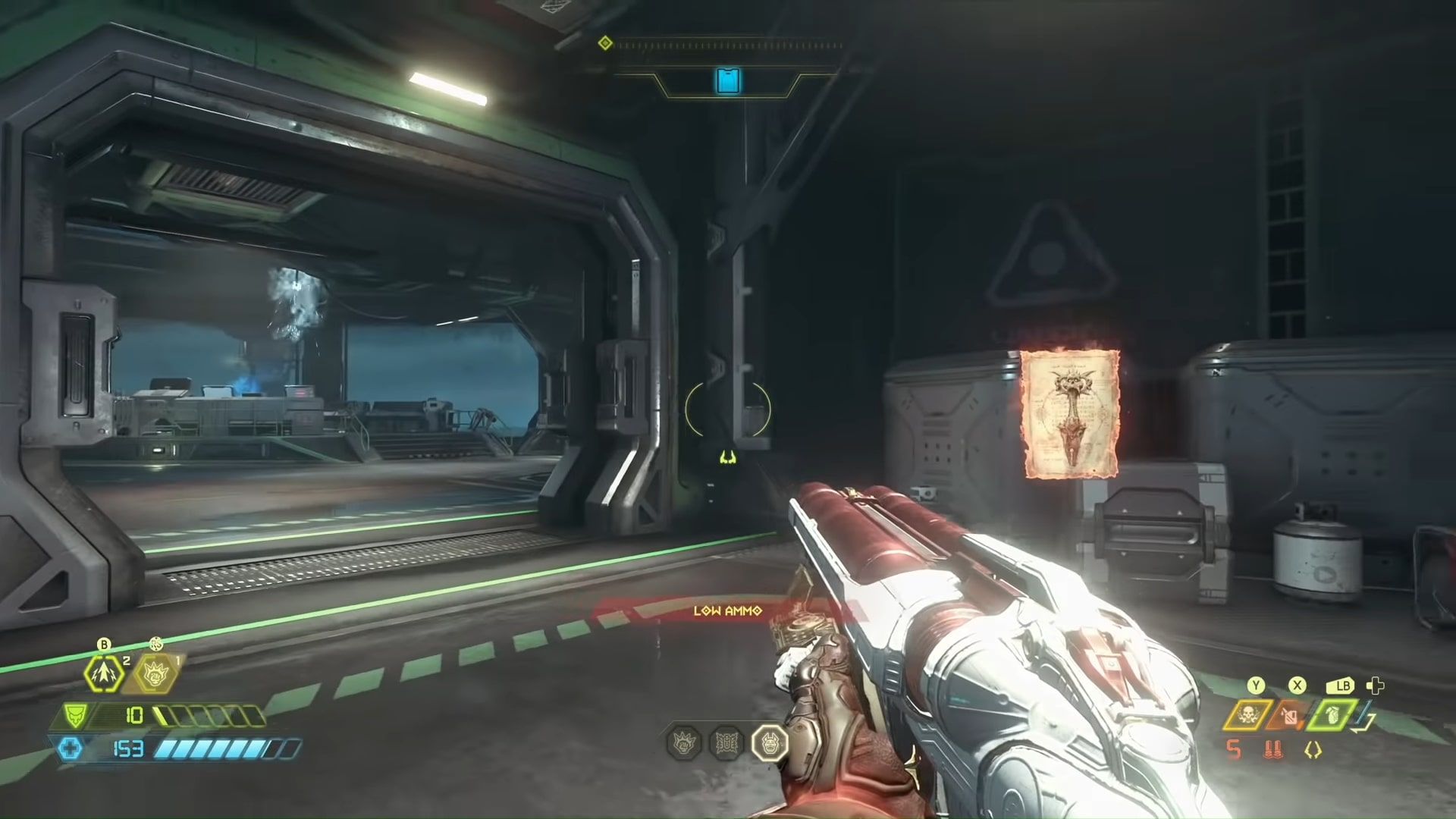This screenshot has width=1456, height=819.
Task: Activate the dash arrow ability icon
Action: point(104,673)
